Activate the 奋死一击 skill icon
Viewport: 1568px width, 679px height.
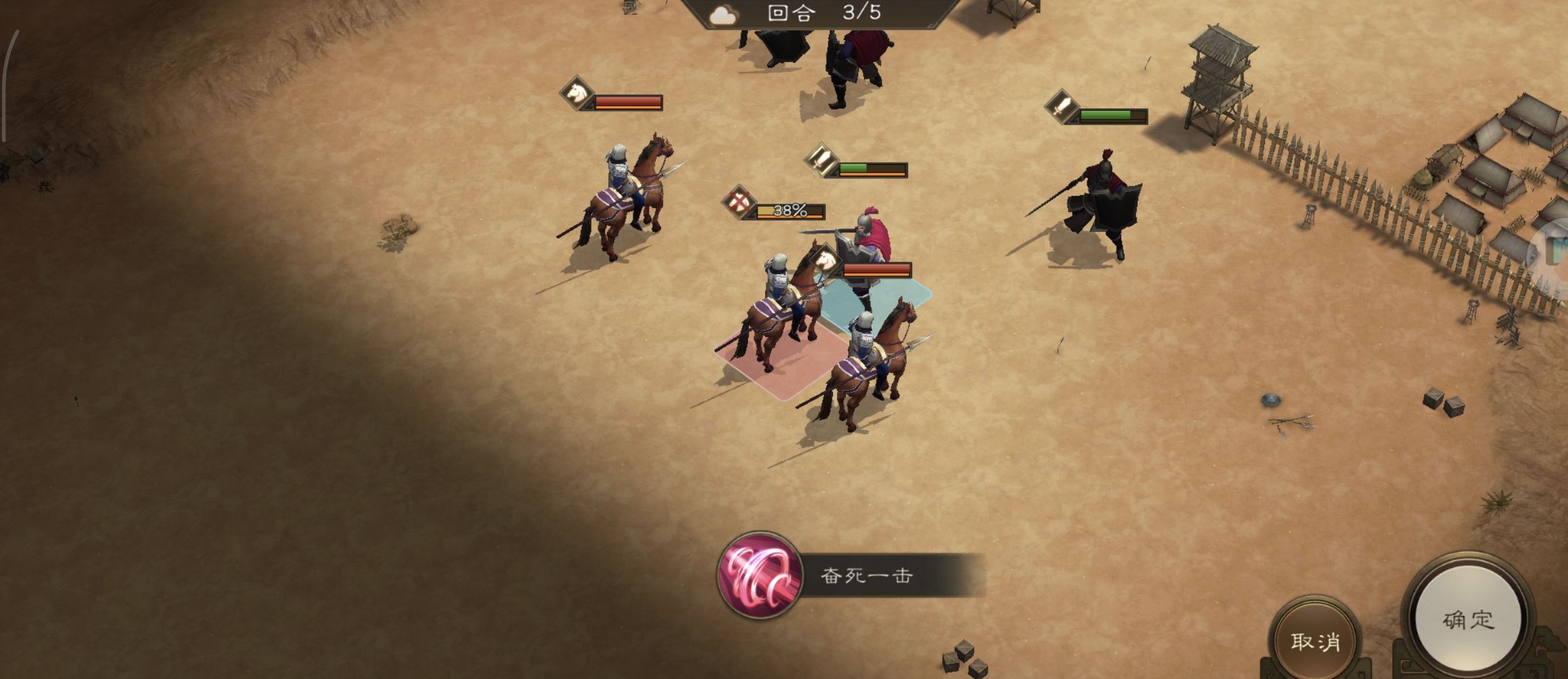click(759, 575)
